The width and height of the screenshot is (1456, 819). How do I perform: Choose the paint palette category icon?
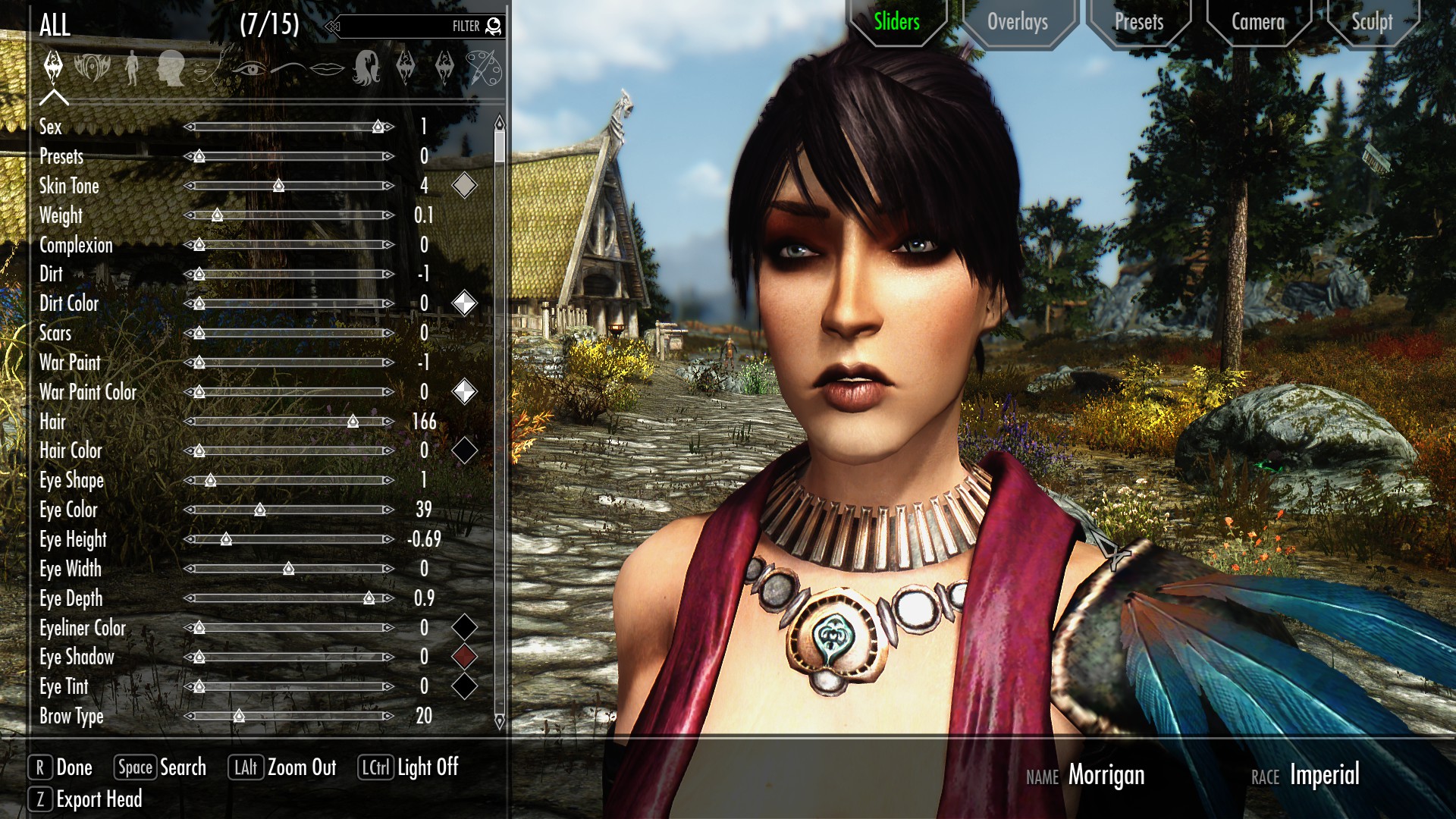coord(483,68)
